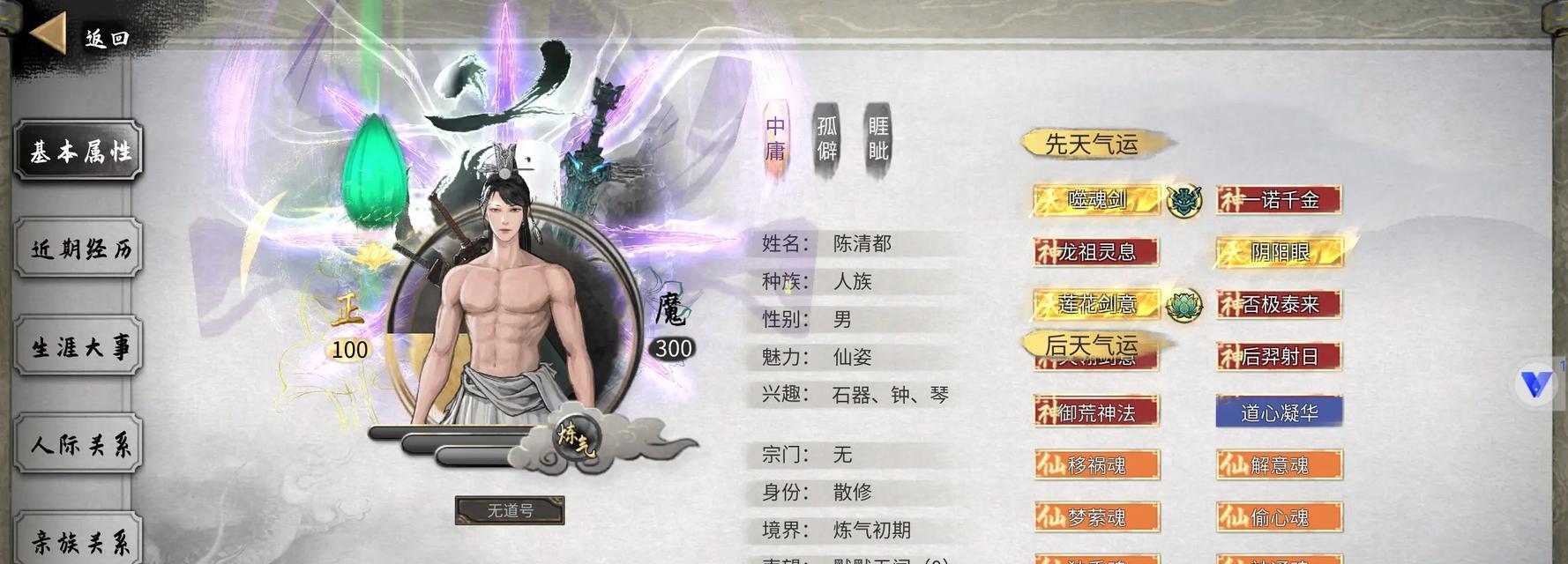The height and width of the screenshot is (564, 1568).
Task: View the 一诺千金 destiny trait
Action: coord(1280,200)
